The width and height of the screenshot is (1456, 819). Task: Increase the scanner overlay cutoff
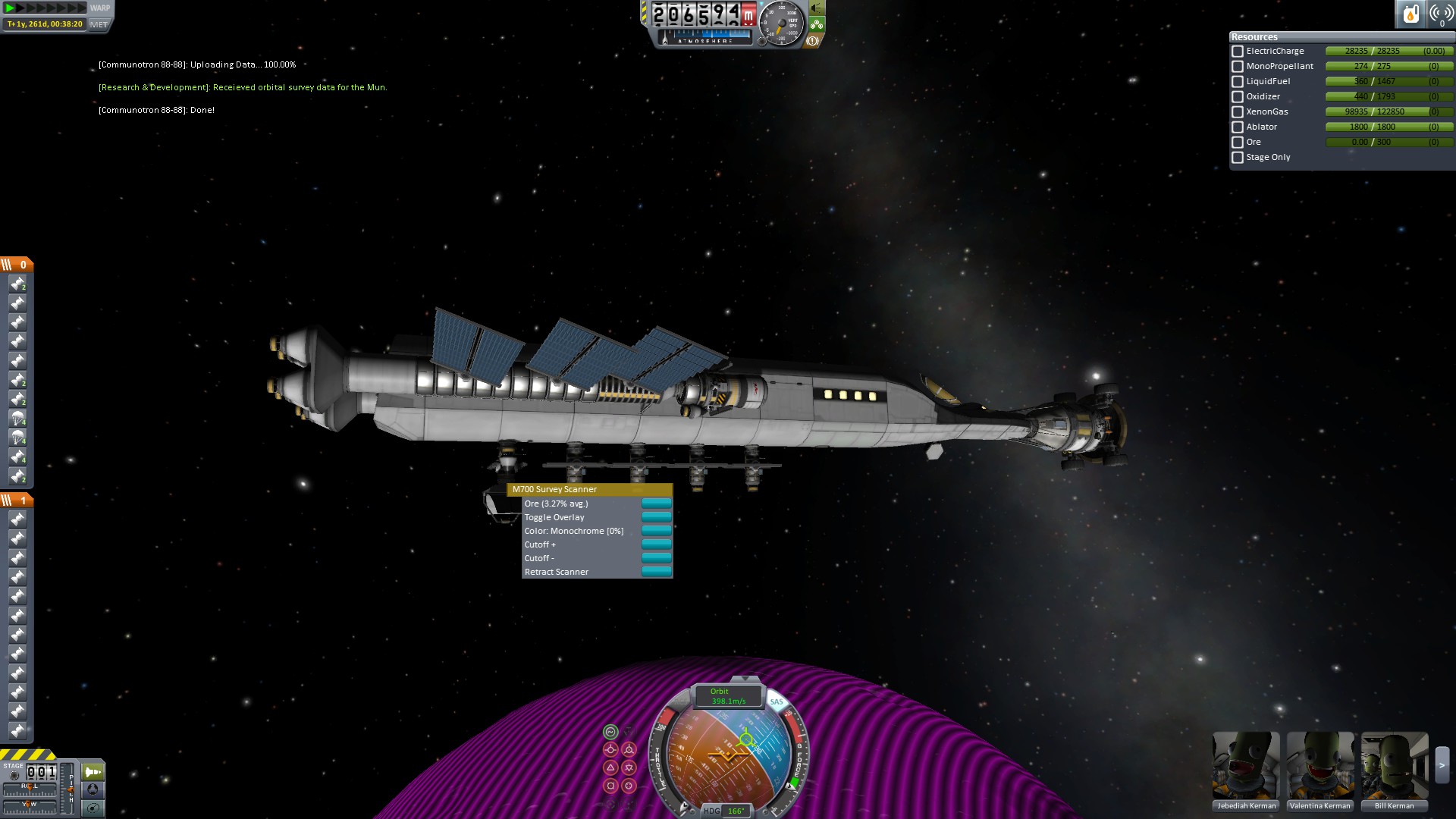pyautogui.click(x=656, y=544)
